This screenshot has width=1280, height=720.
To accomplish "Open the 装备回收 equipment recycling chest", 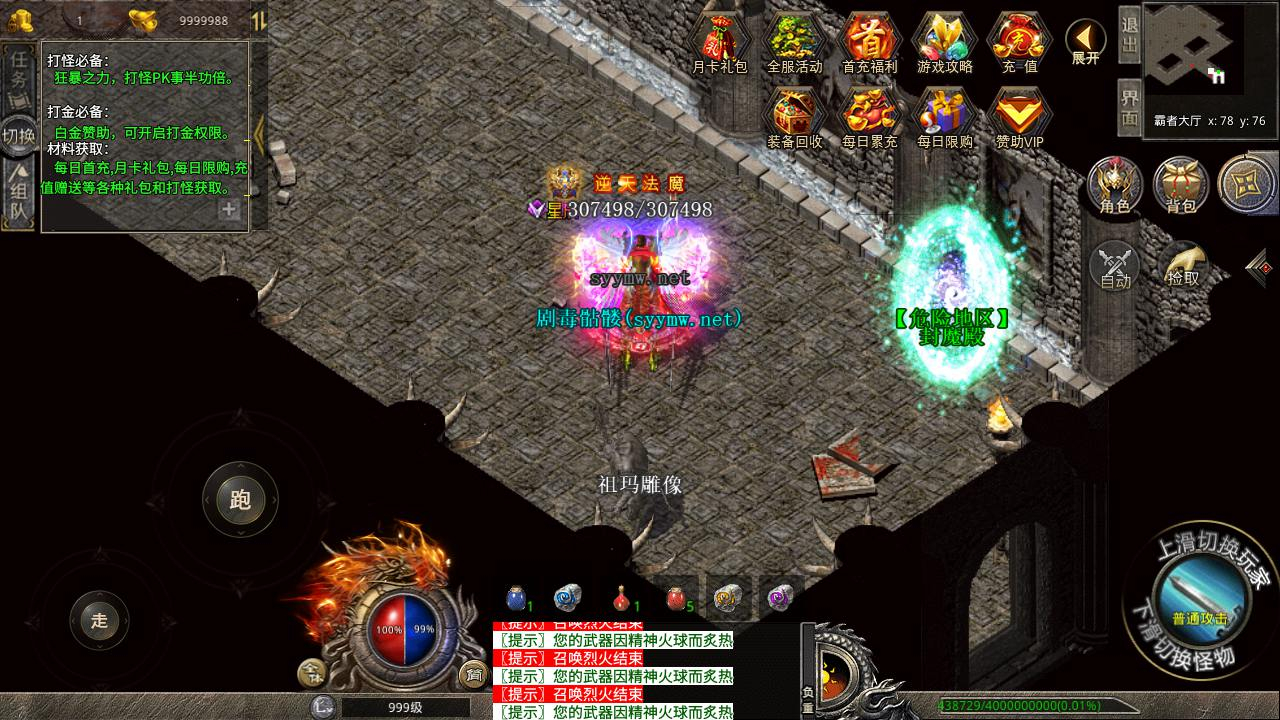I will coord(794,116).
